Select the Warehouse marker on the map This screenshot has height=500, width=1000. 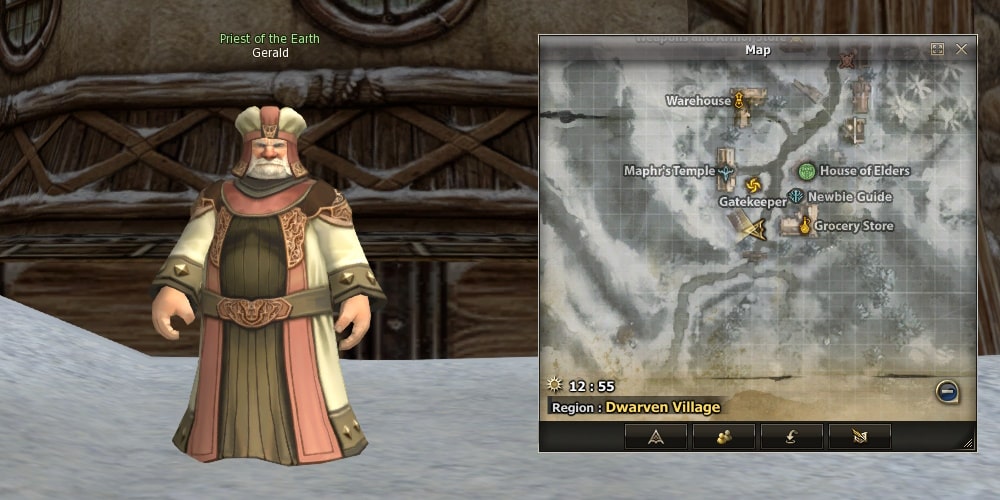pos(739,100)
